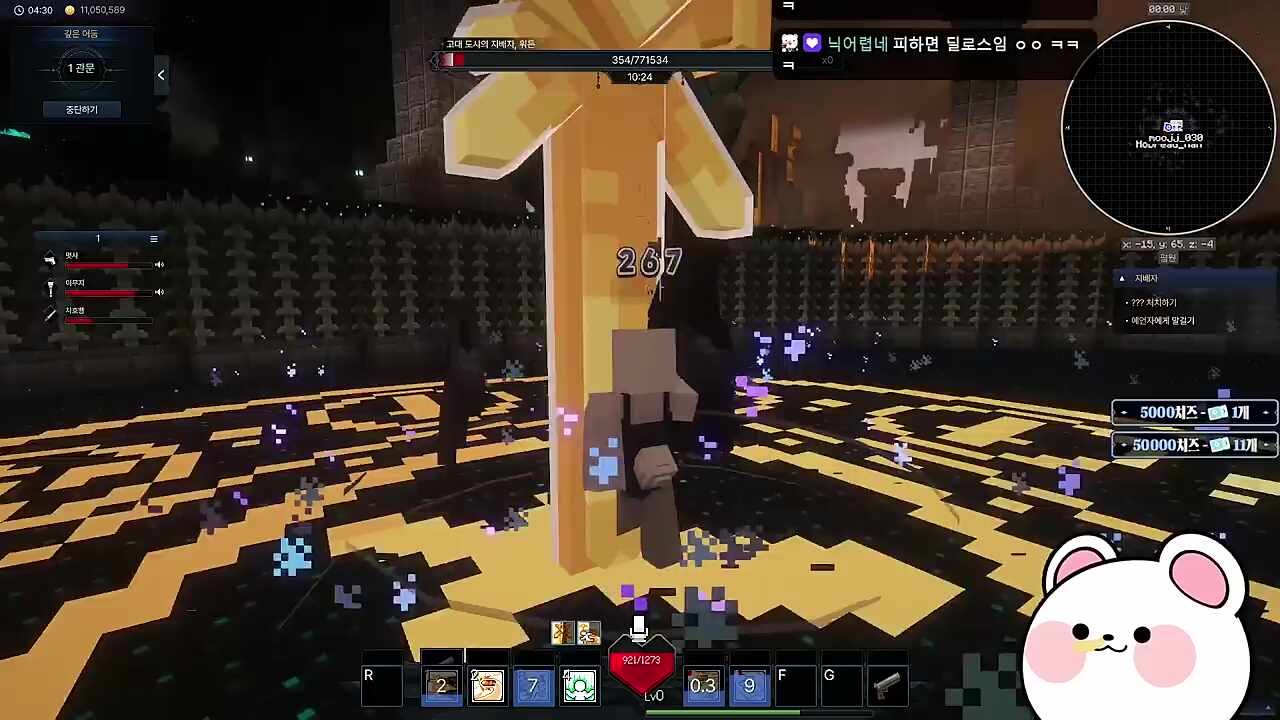Mute the 아무지 speaker toggle
This screenshot has width=1280, height=720.
(158, 292)
